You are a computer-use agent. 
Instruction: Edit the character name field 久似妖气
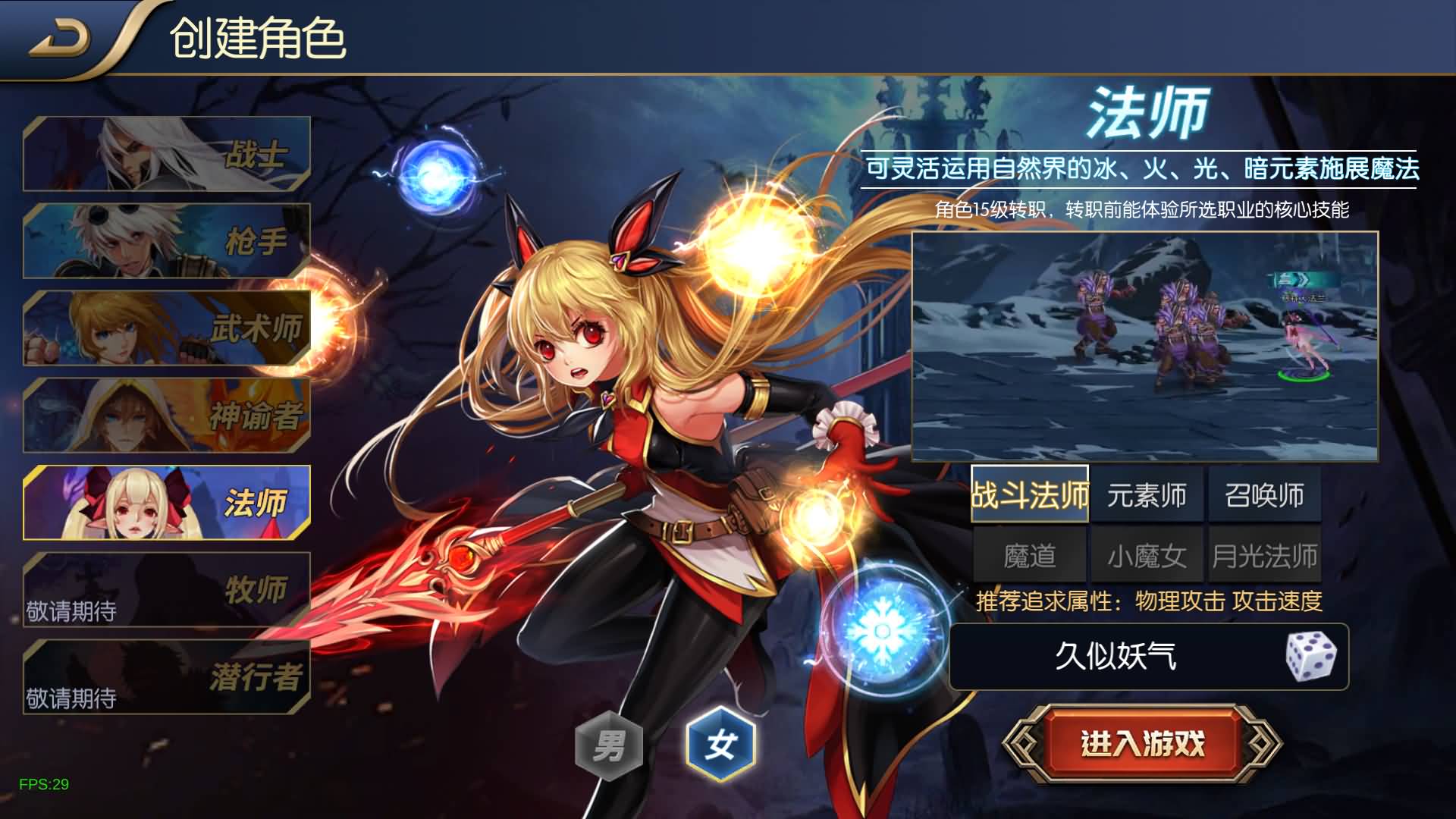[x=1115, y=656]
